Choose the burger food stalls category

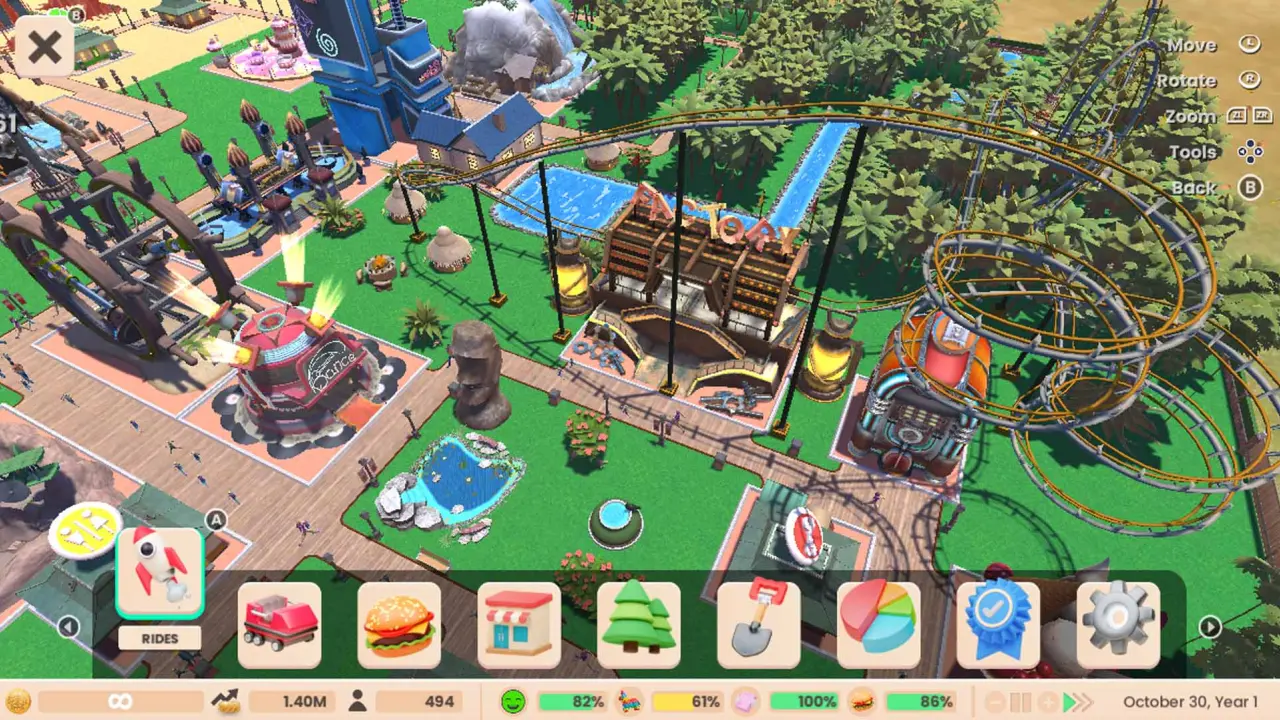[x=399, y=625]
